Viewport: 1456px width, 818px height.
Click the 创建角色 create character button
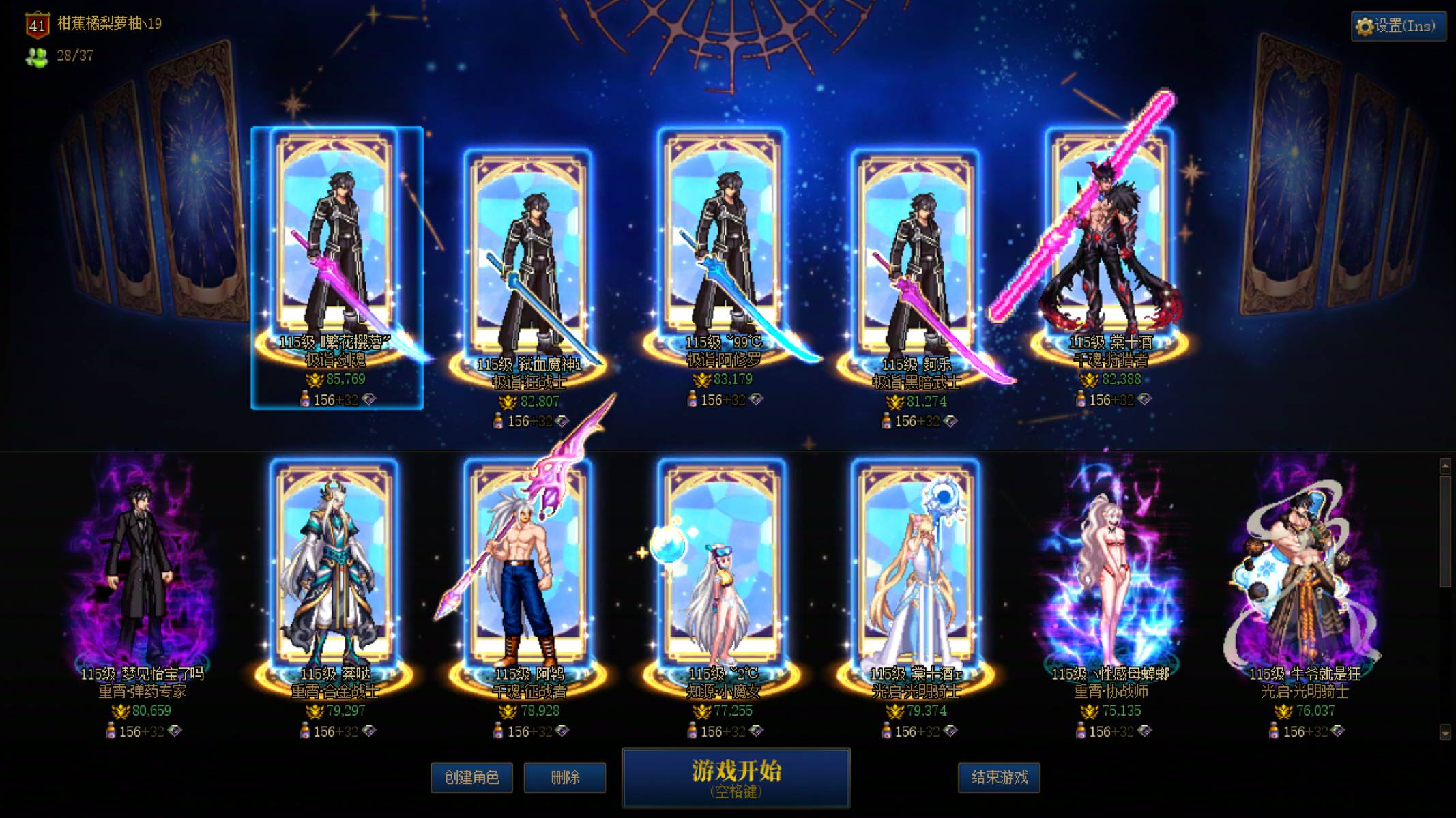coord(472,776)
